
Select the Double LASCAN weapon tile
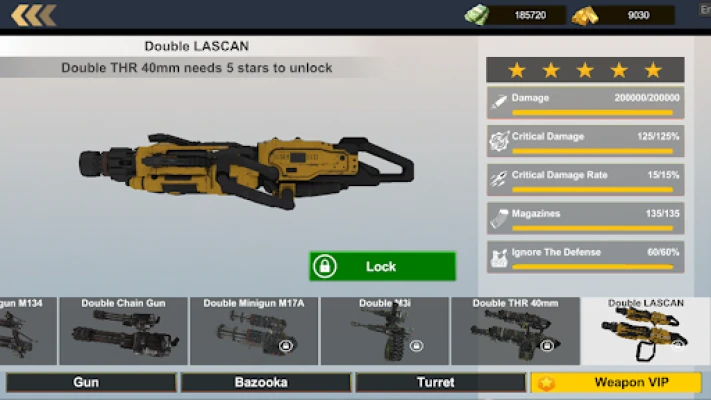pyautogui.click(x=645, y=331)
